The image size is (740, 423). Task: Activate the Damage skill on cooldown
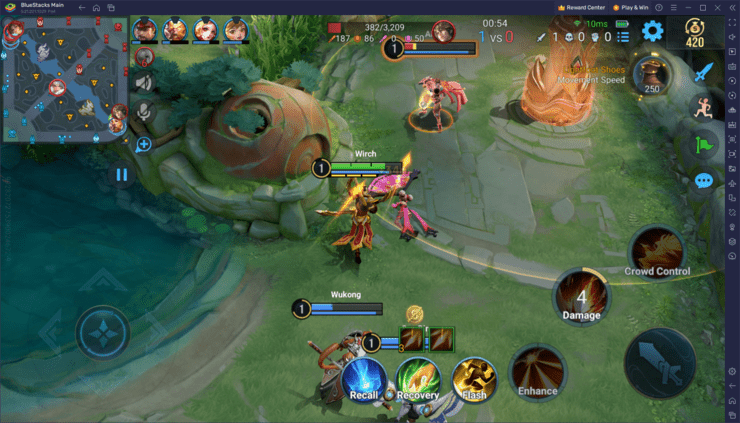coord(581,297)
